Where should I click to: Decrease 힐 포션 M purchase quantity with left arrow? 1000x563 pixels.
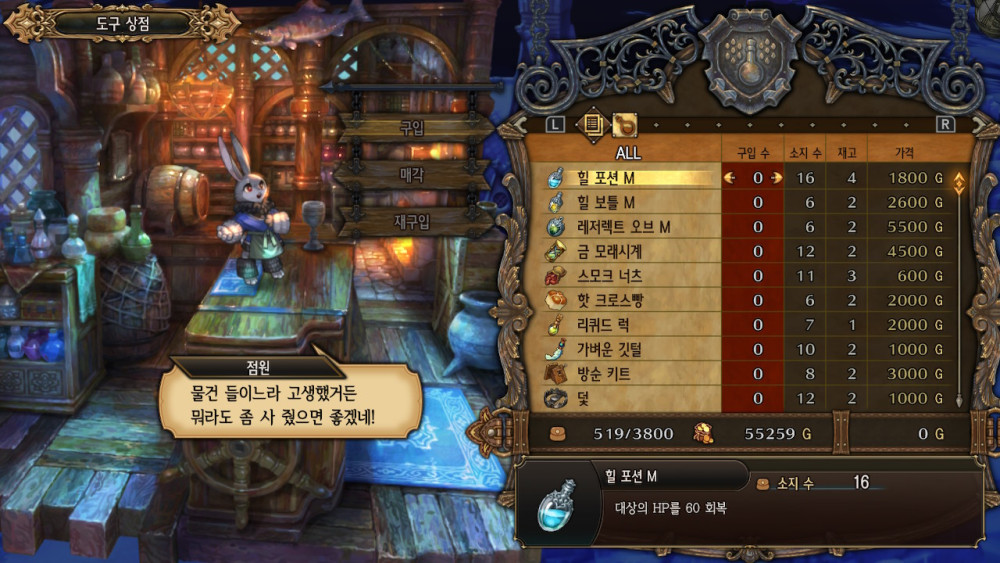729,178
